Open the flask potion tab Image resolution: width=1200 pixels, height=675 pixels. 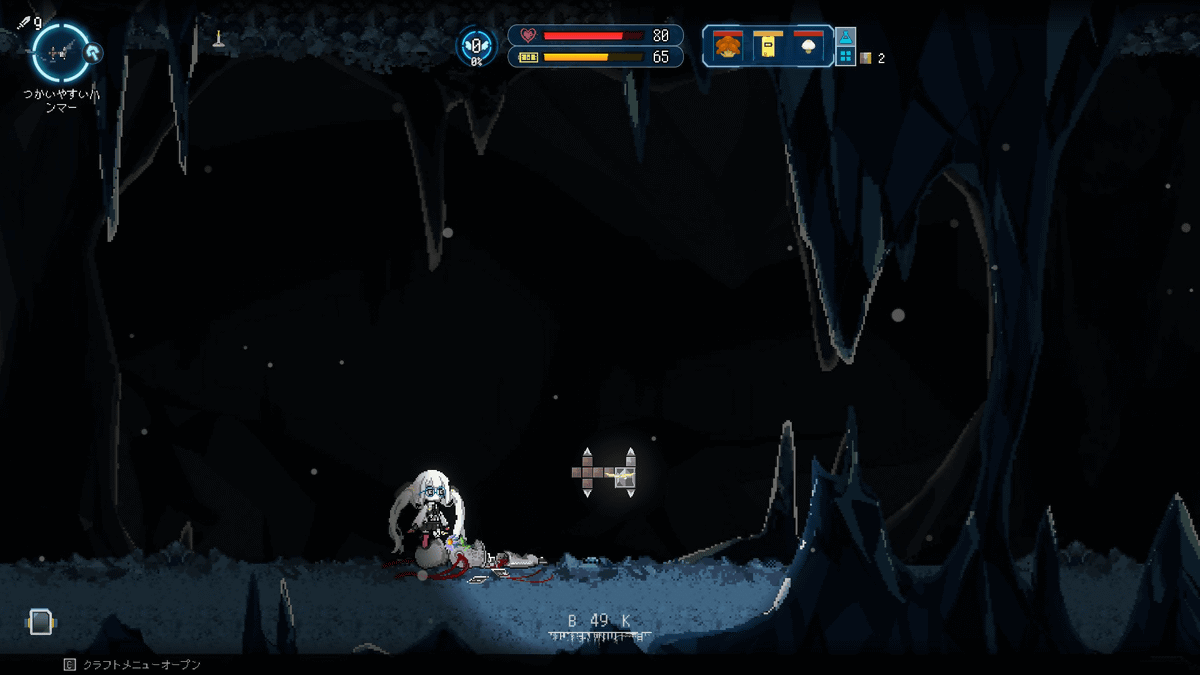845,35
